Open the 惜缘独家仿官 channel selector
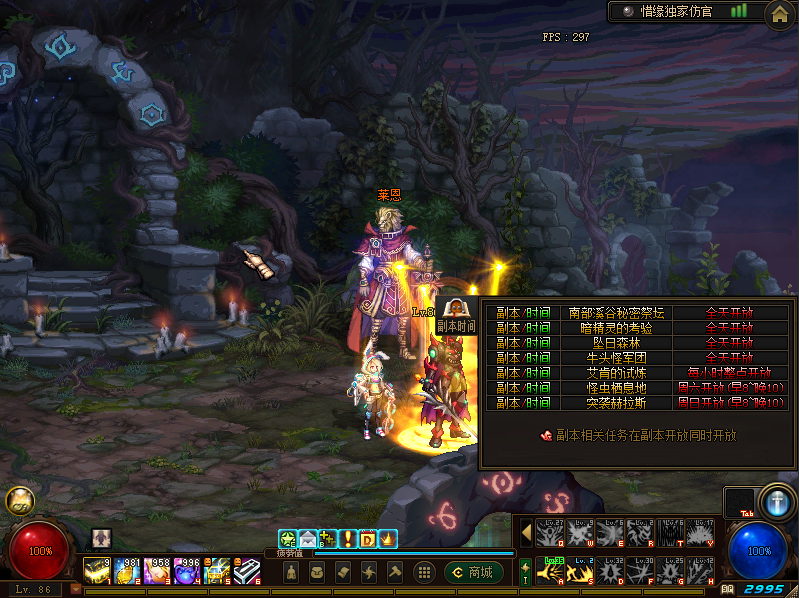This screenshot has width=799, height=598. 678,11
